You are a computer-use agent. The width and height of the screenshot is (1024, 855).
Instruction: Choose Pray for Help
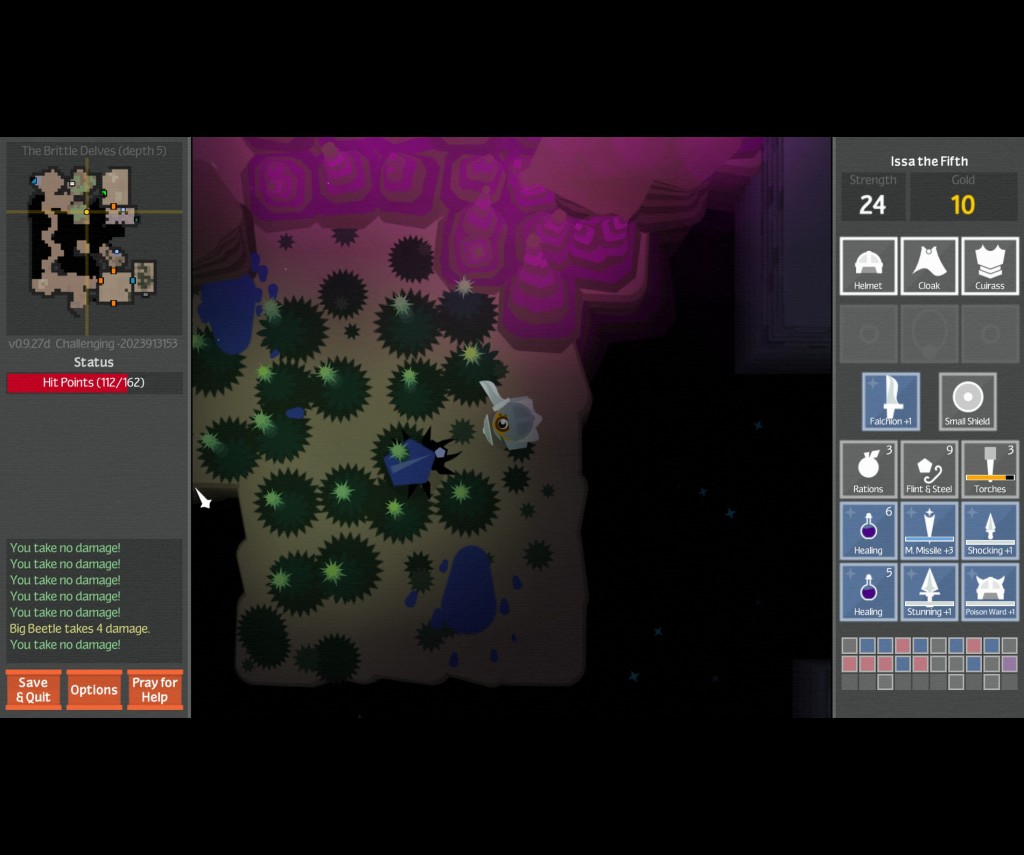tap(155, 689)
